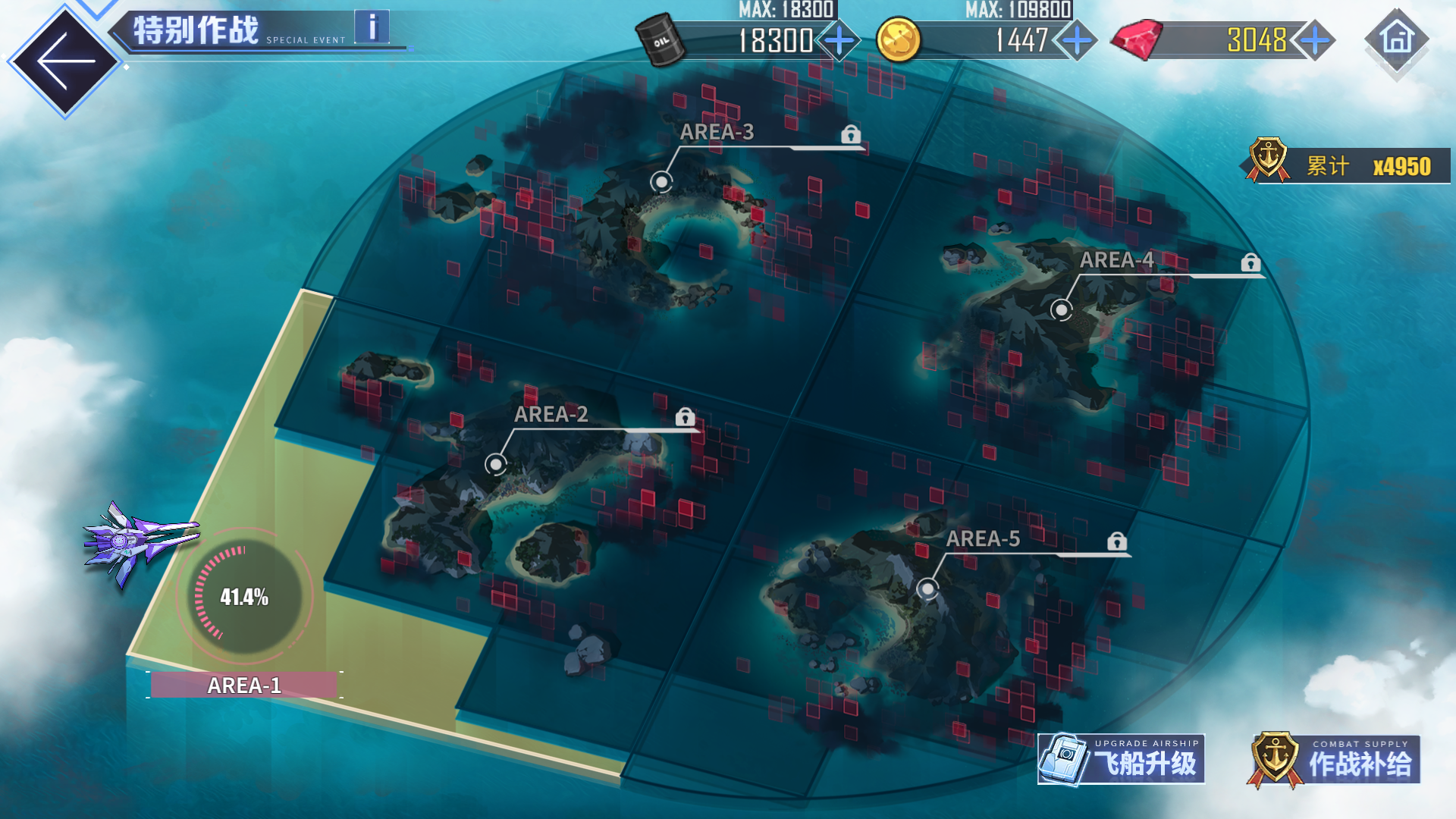
Task: Select the AREA-2 map marker
Action: [495, 463]
